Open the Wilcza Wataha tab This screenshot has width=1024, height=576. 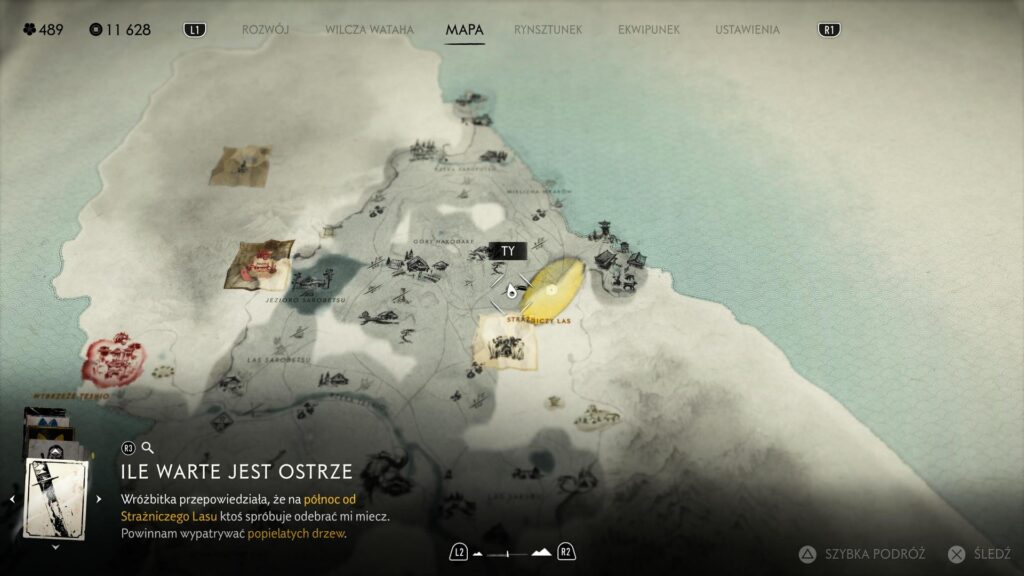click(x=369, y=30)
